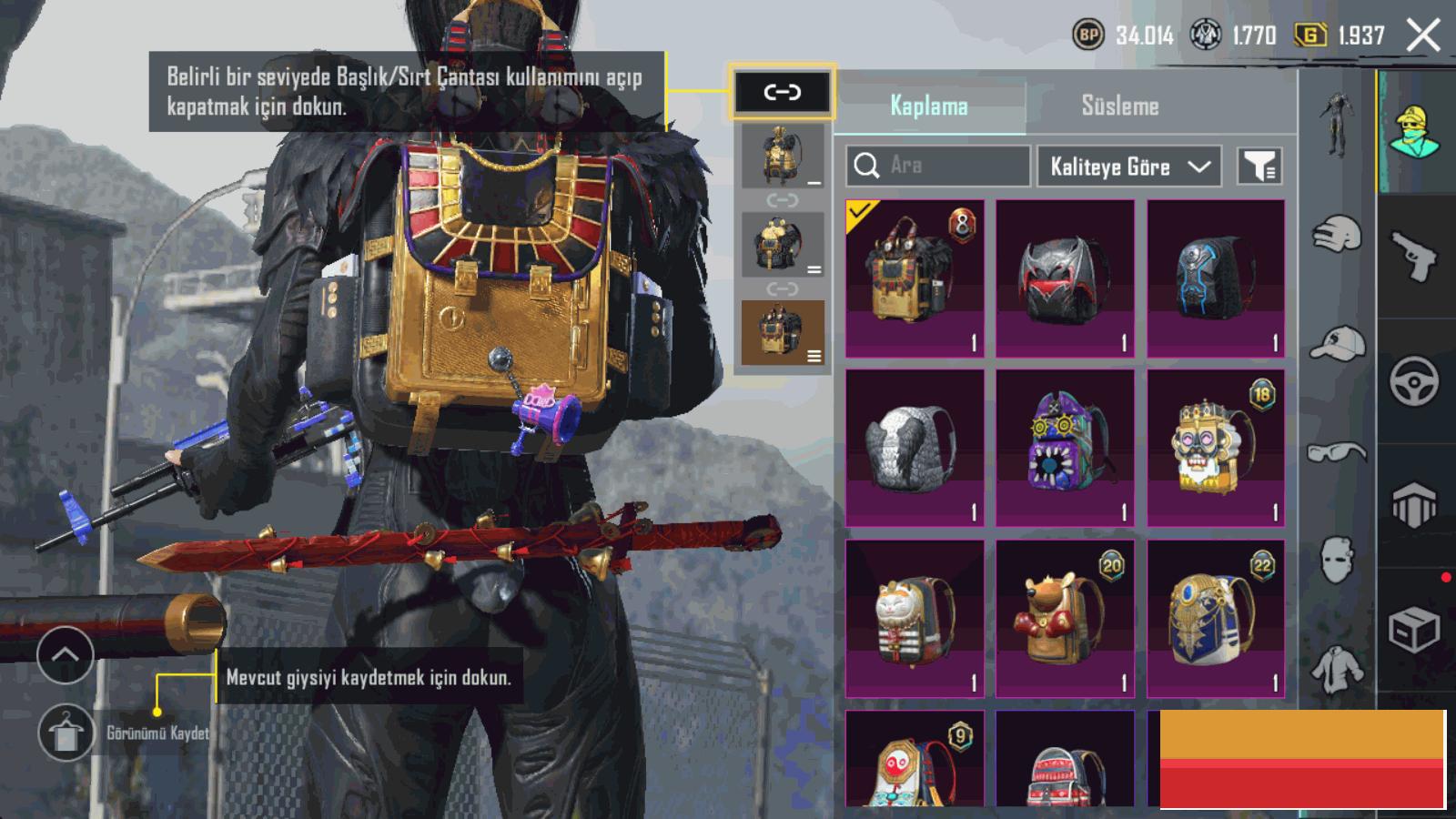Expand the up-arrow circle button
Screen dimensions: 1456x819
coord(66,654)
